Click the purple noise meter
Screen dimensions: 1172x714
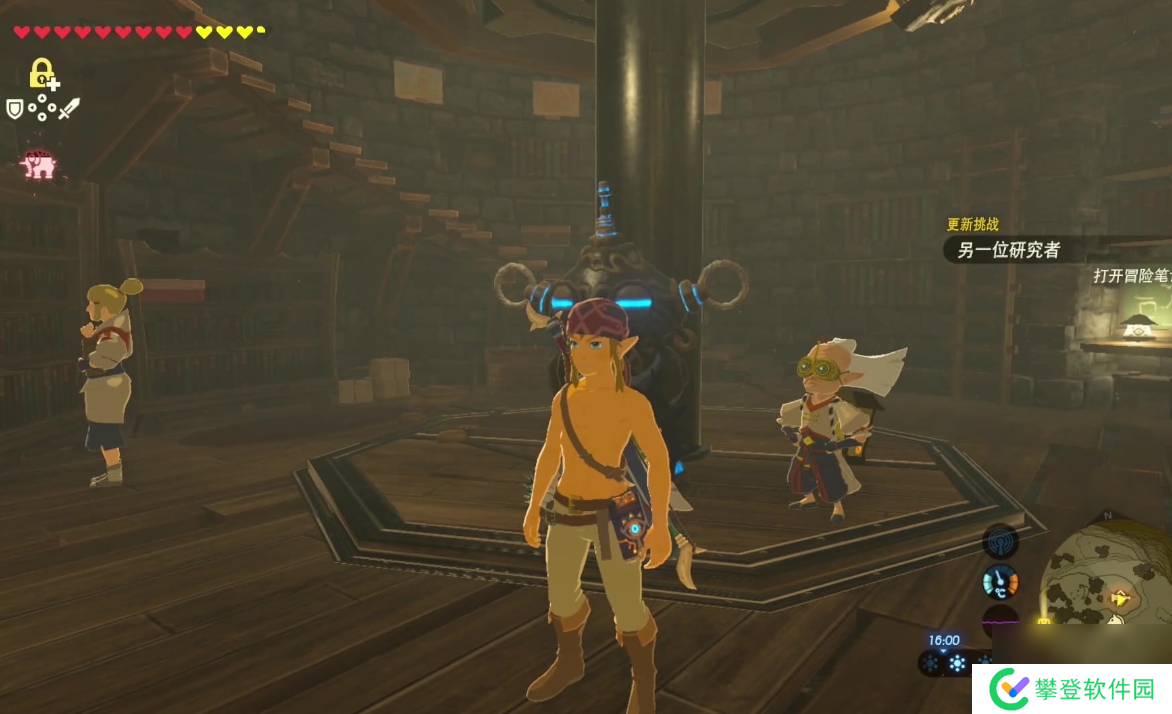coord(999,620)
